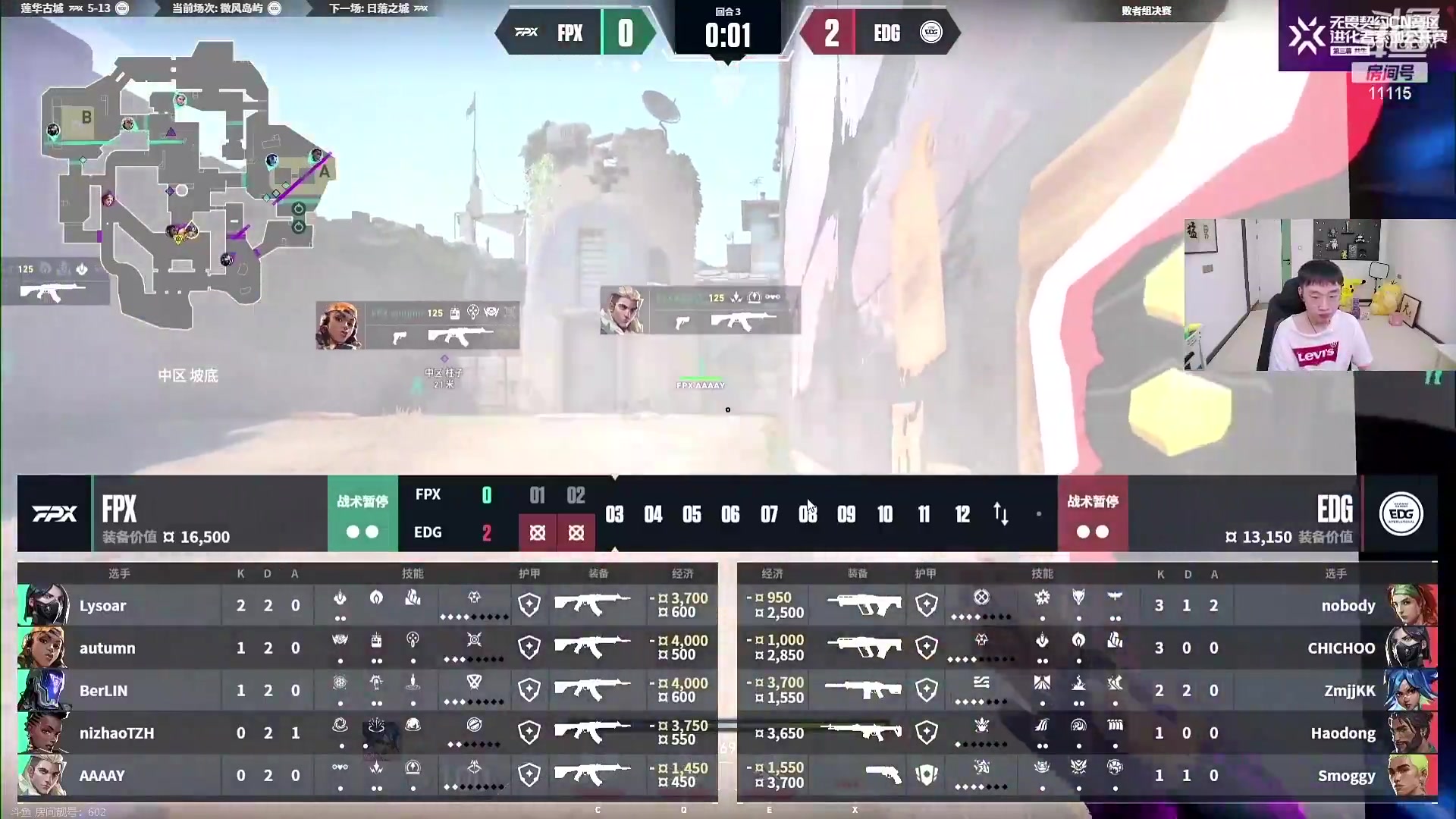This screenshot has width=1456, height=819.
Task: Click the EDG team logo in the scoreboard header
Action: click(x=1401, y=514)
